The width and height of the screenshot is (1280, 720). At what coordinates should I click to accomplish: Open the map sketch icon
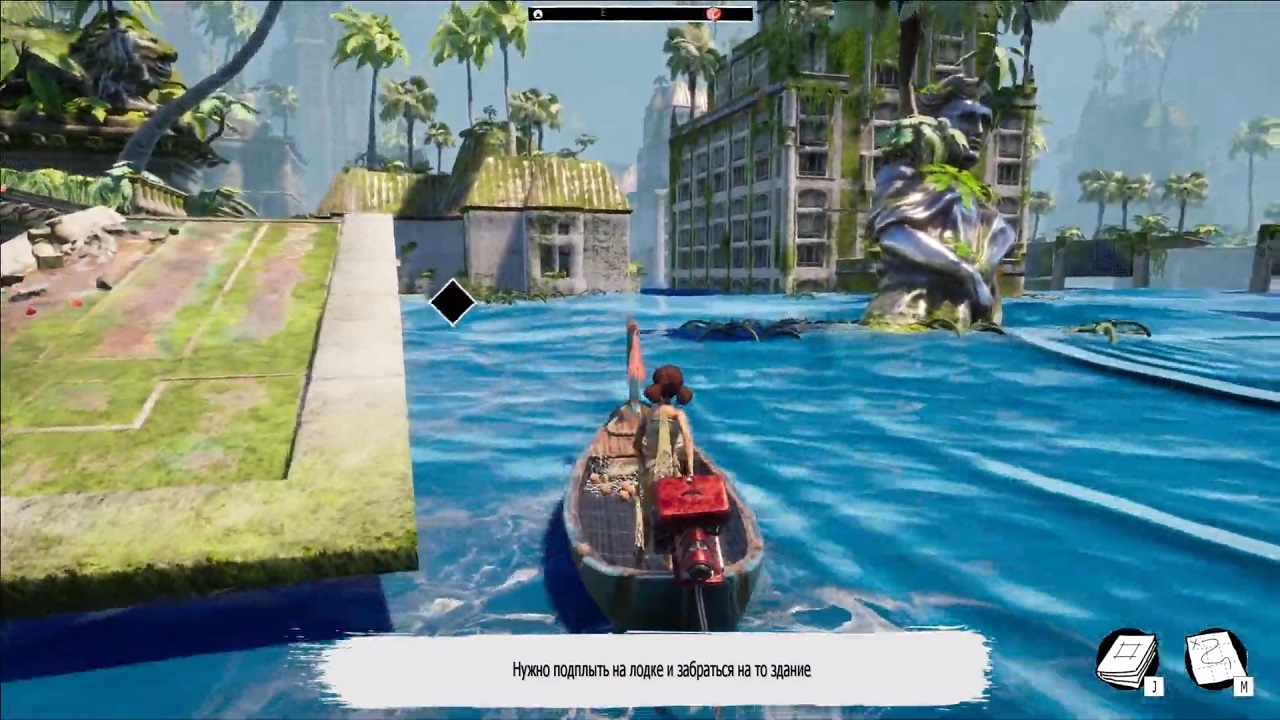pos(1214,658)
